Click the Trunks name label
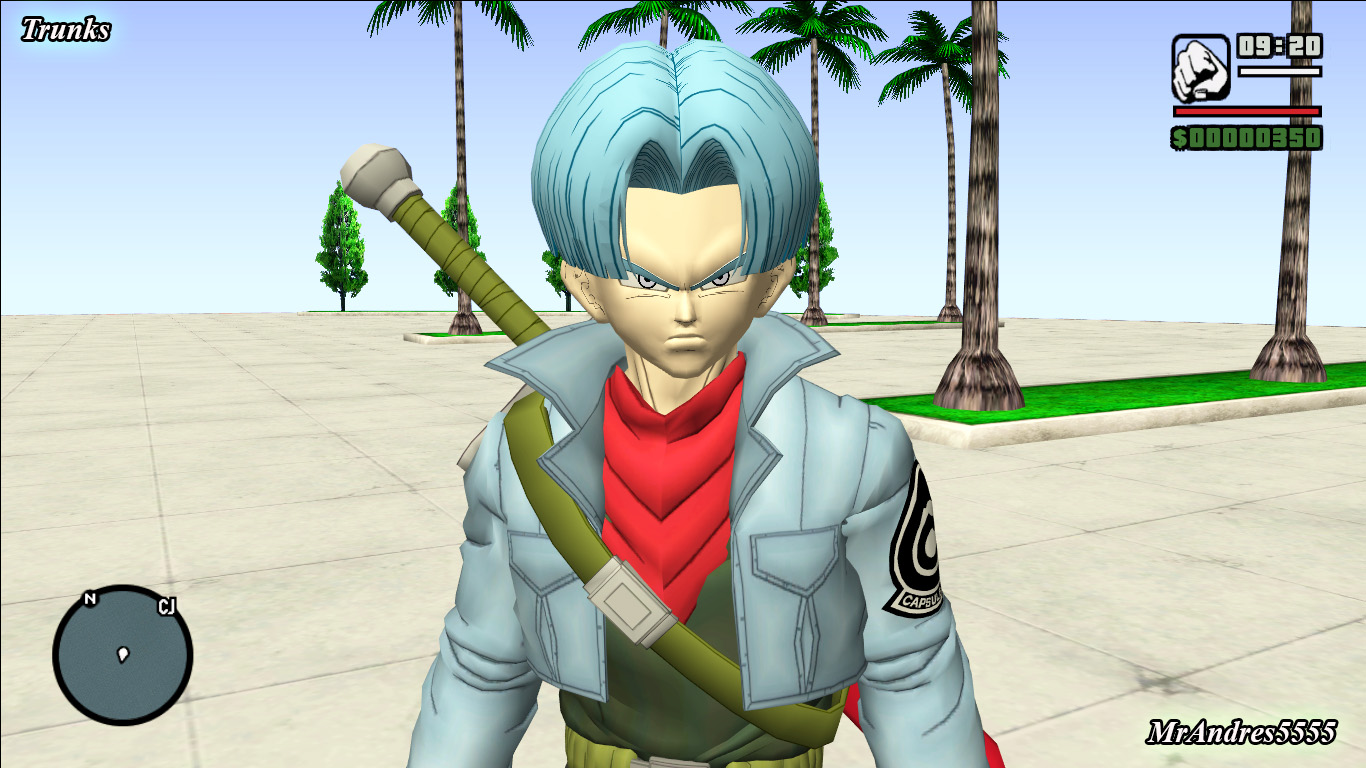This screenshot has height=768, width=1366. click(x=65, y=26)
